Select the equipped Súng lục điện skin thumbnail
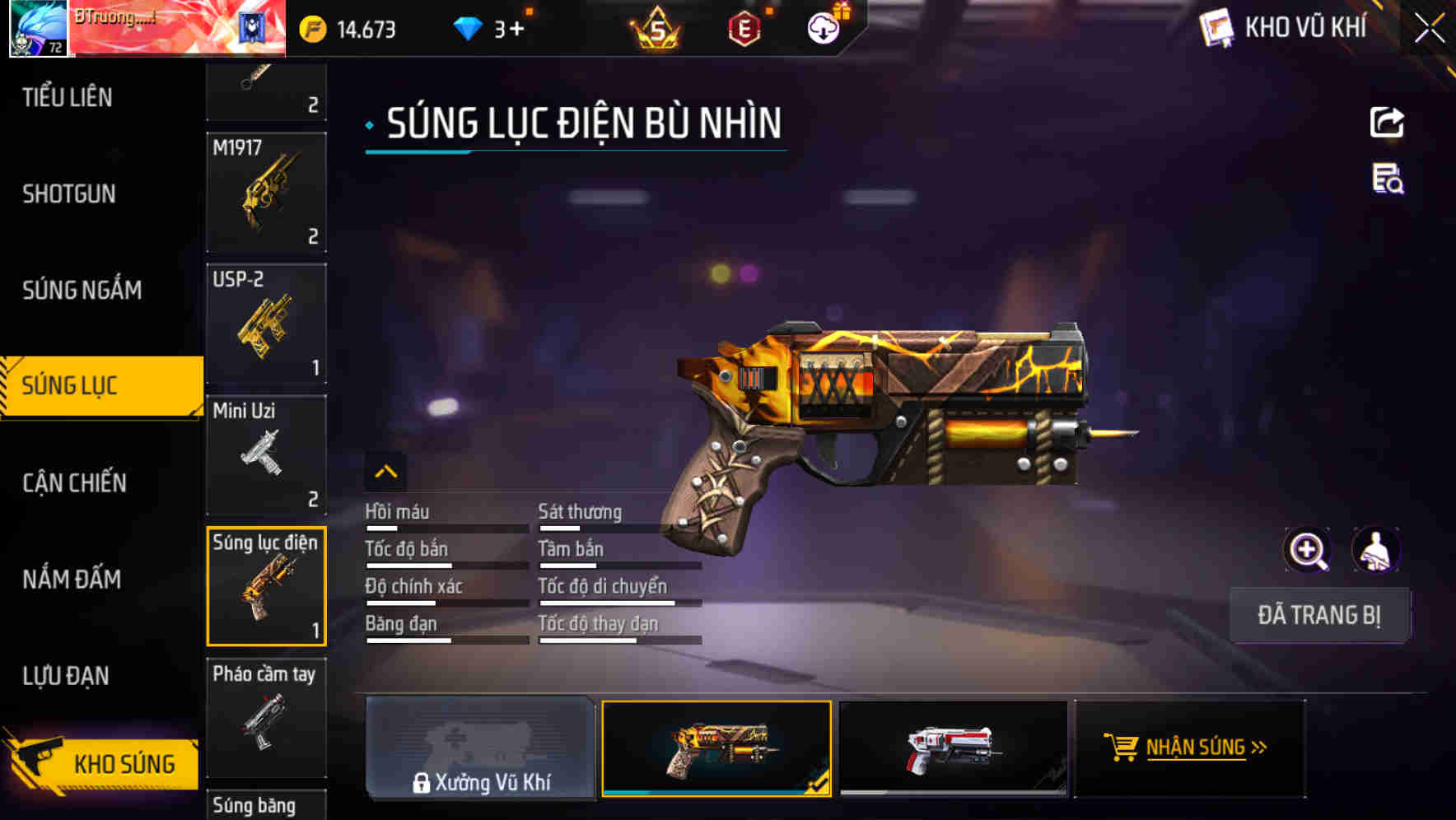The height and width of the screenshot is (820, 1456). pyautogui.click(x=716, y=748)
